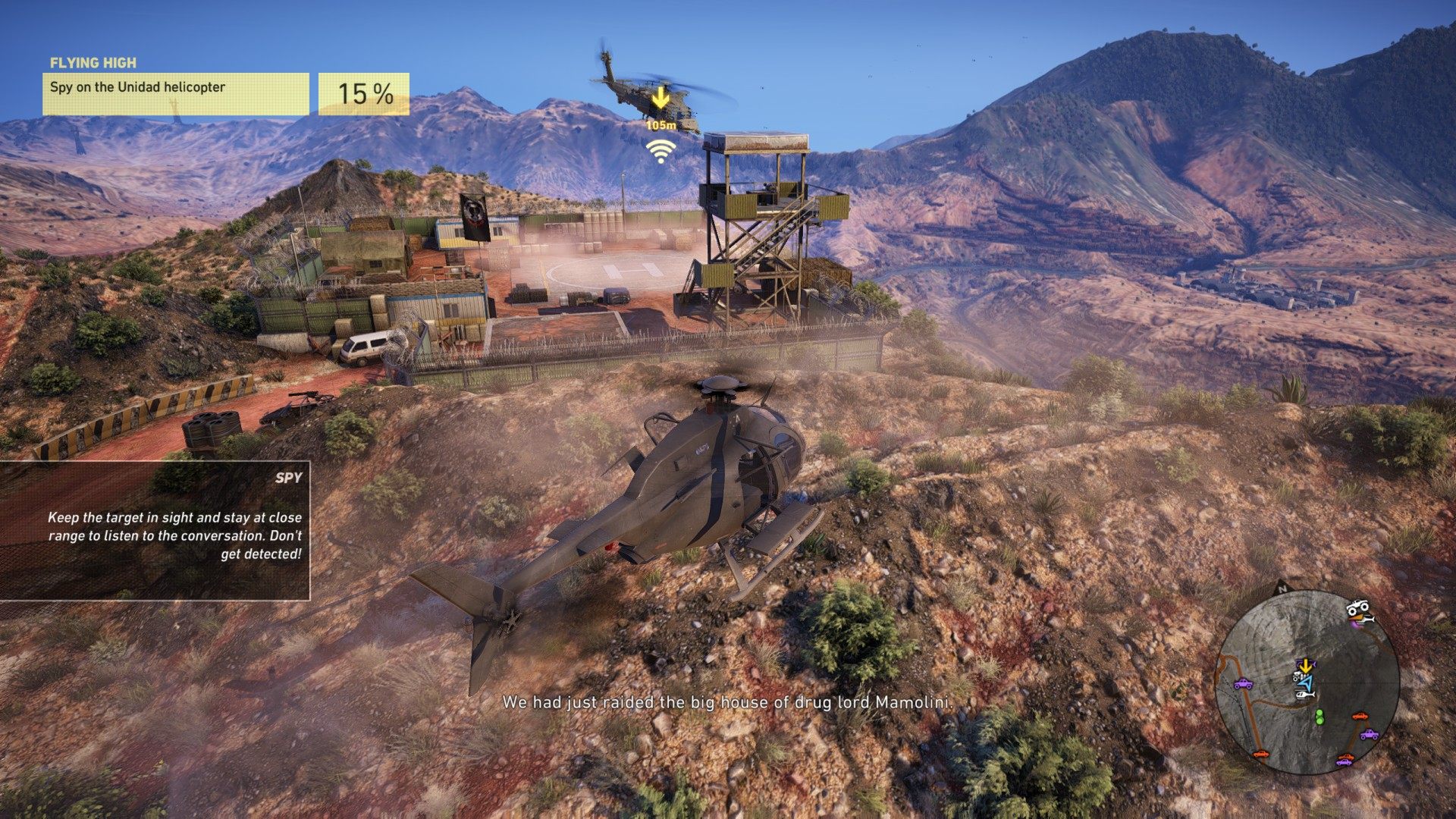Viewport: 1456px width, 819px height.
Task: Select the green squad dots on minimap
Action: pyautogui.click(x=1319, y=716)
